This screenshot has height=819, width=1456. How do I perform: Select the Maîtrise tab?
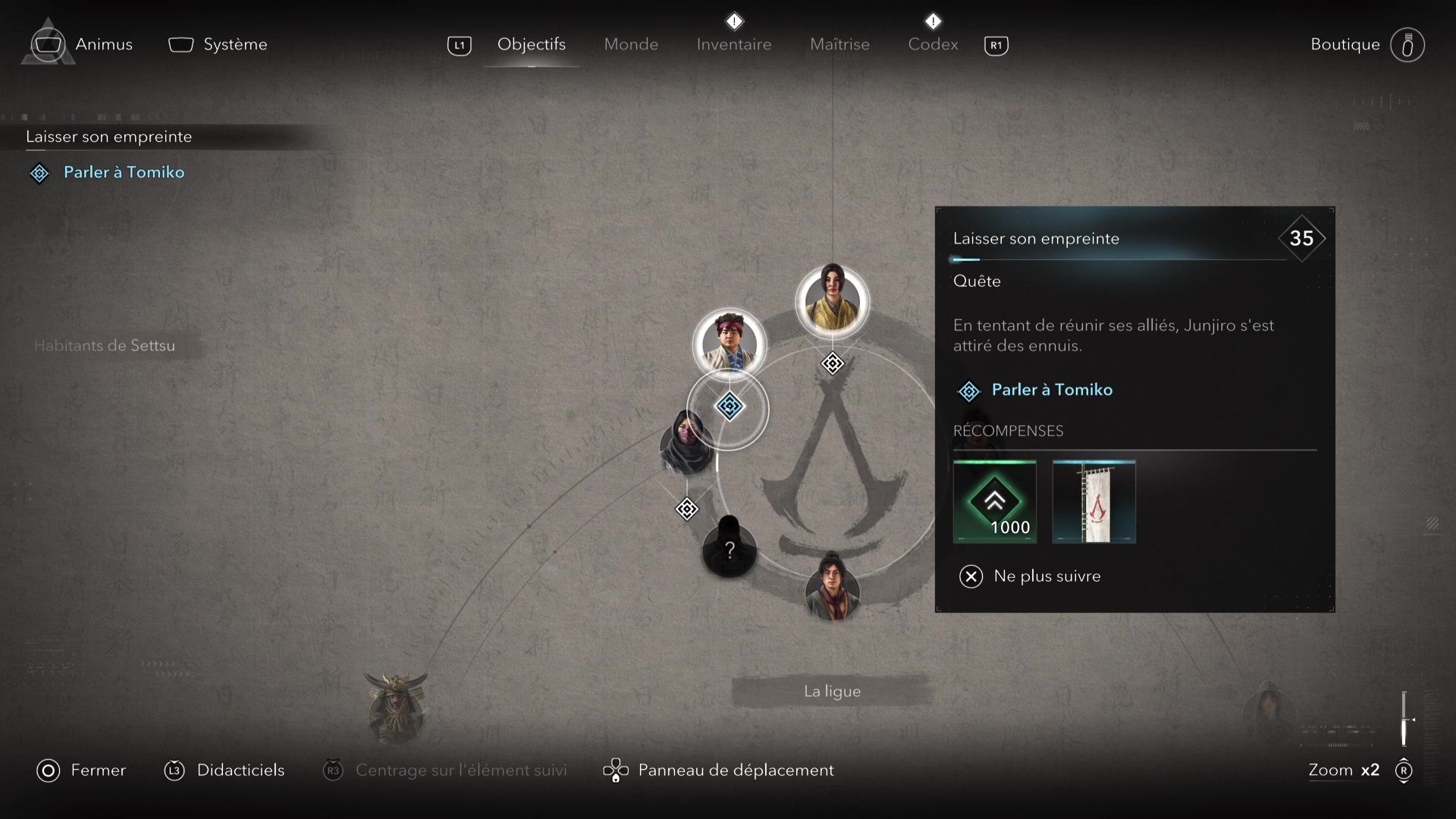pos(839,44)
